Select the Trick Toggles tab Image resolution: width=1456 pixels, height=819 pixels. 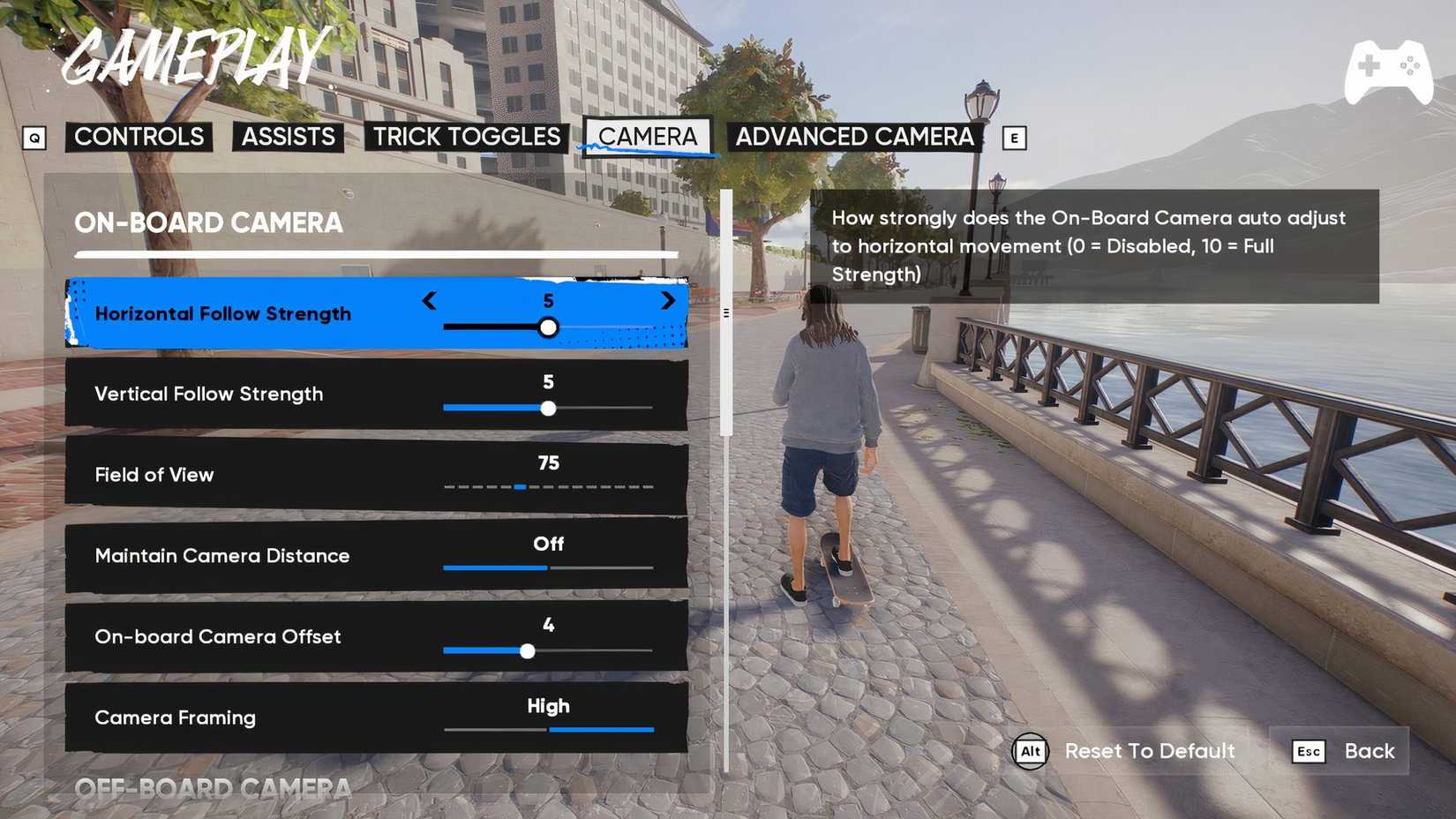pos(465,137)
